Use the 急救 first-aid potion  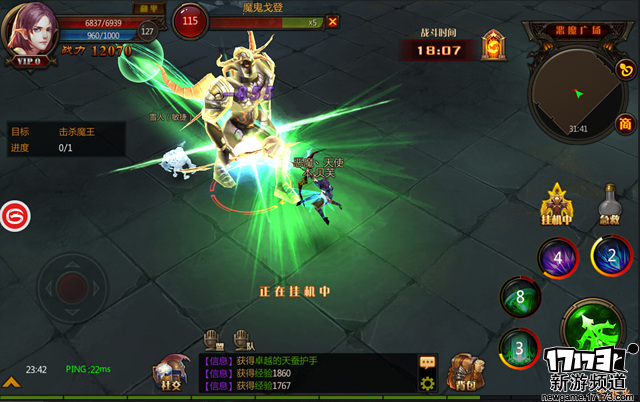click(x=610, y=203)
